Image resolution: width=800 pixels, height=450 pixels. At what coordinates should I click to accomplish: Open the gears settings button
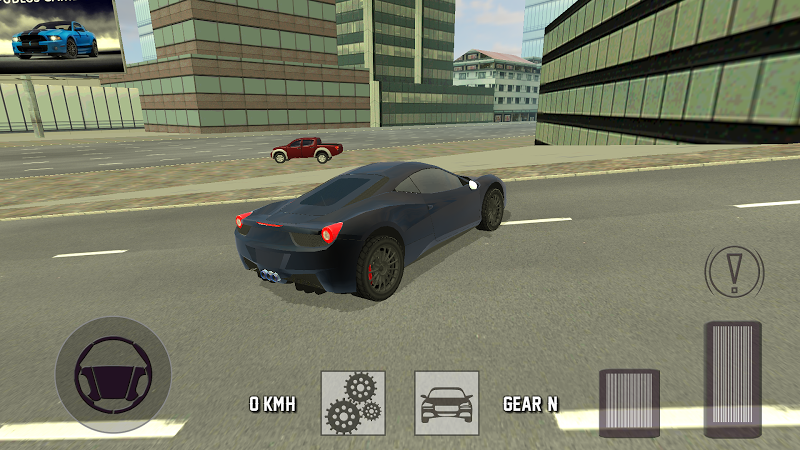(x=353, y=403)
